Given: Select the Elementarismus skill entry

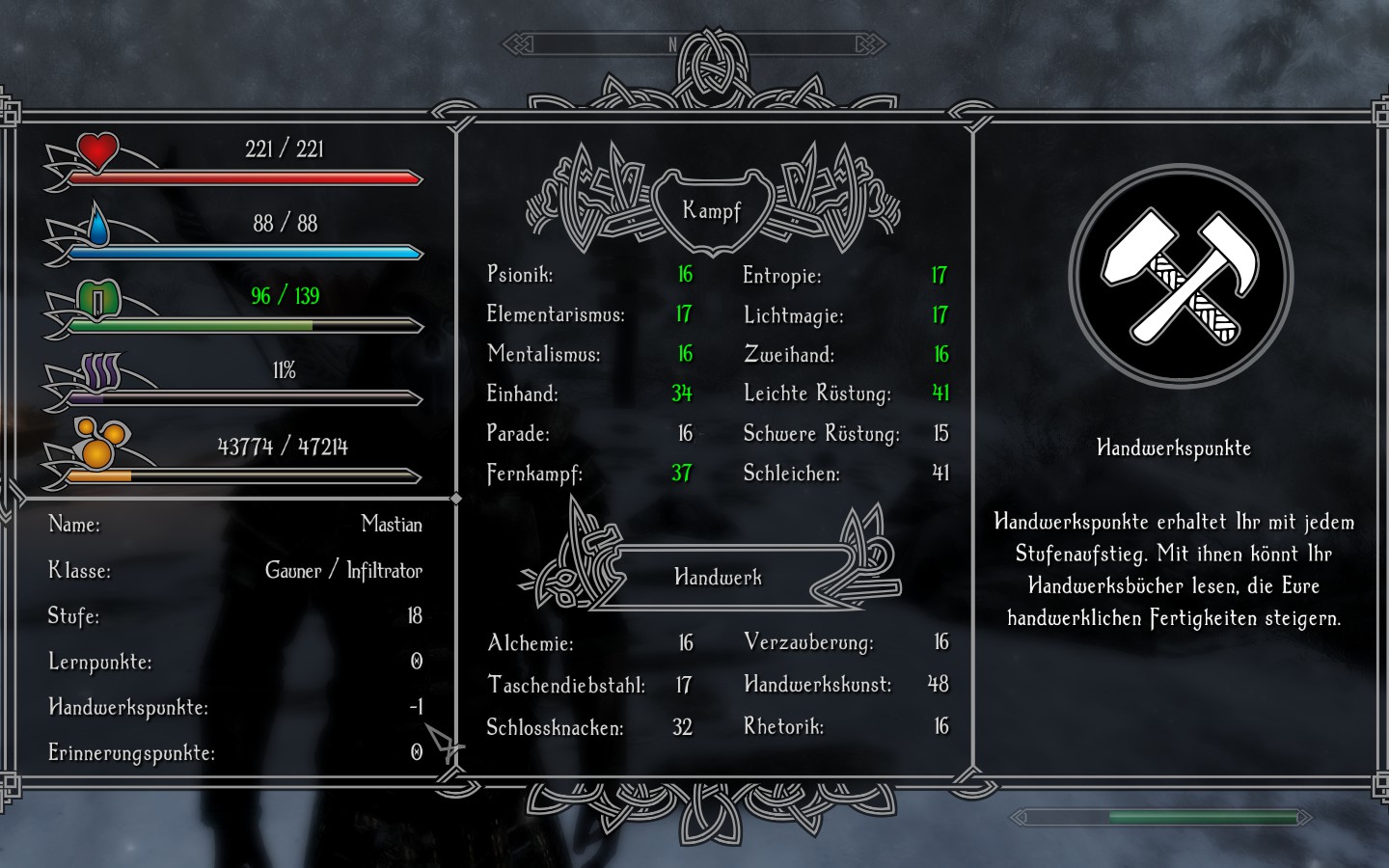Looking at the screenshot, I should [556, 314].
